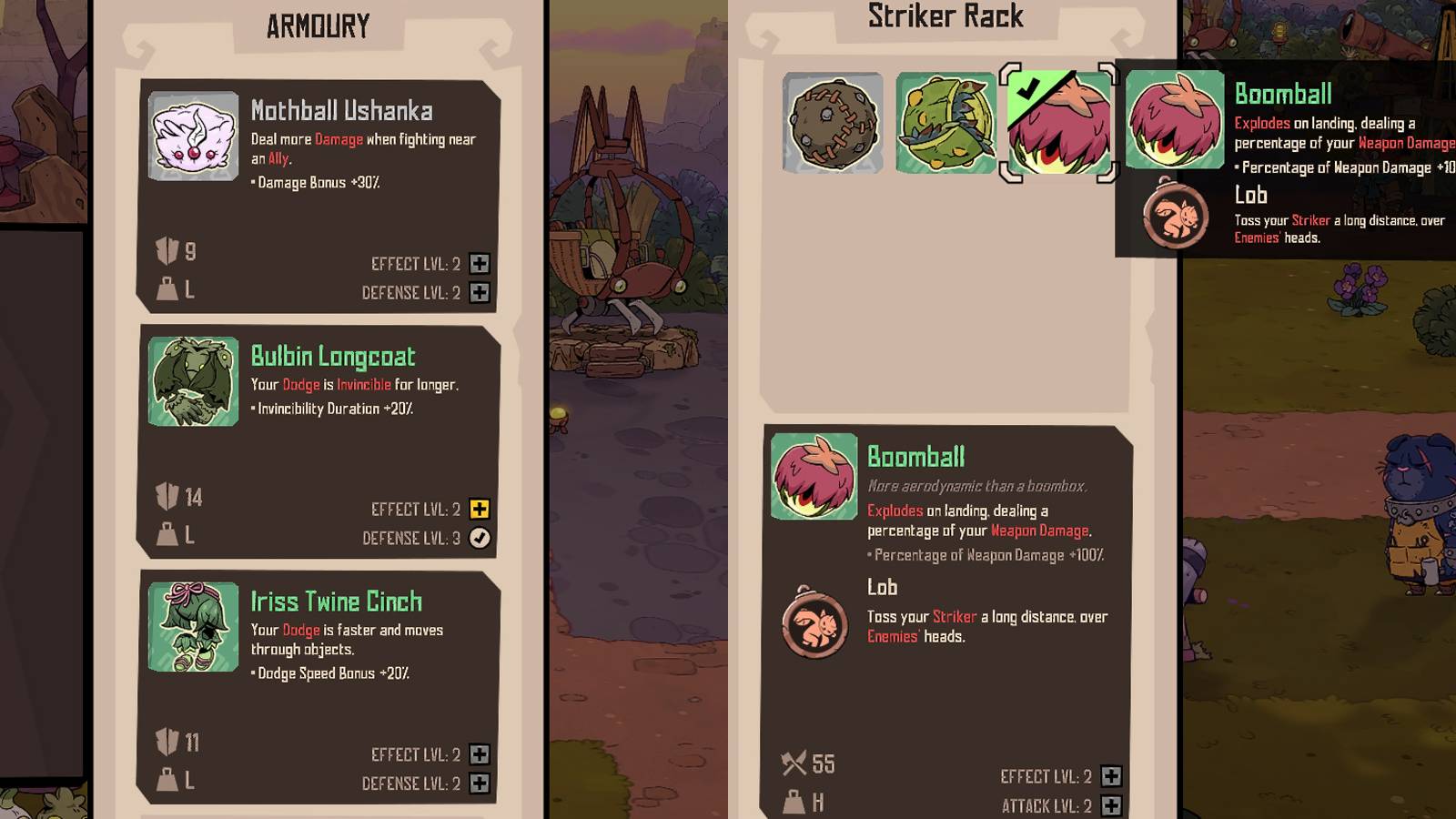Viewport: 1456px width, 819px height.
Task: Click the Boomball tooltip title text
Action: [x=1282, y=93]
